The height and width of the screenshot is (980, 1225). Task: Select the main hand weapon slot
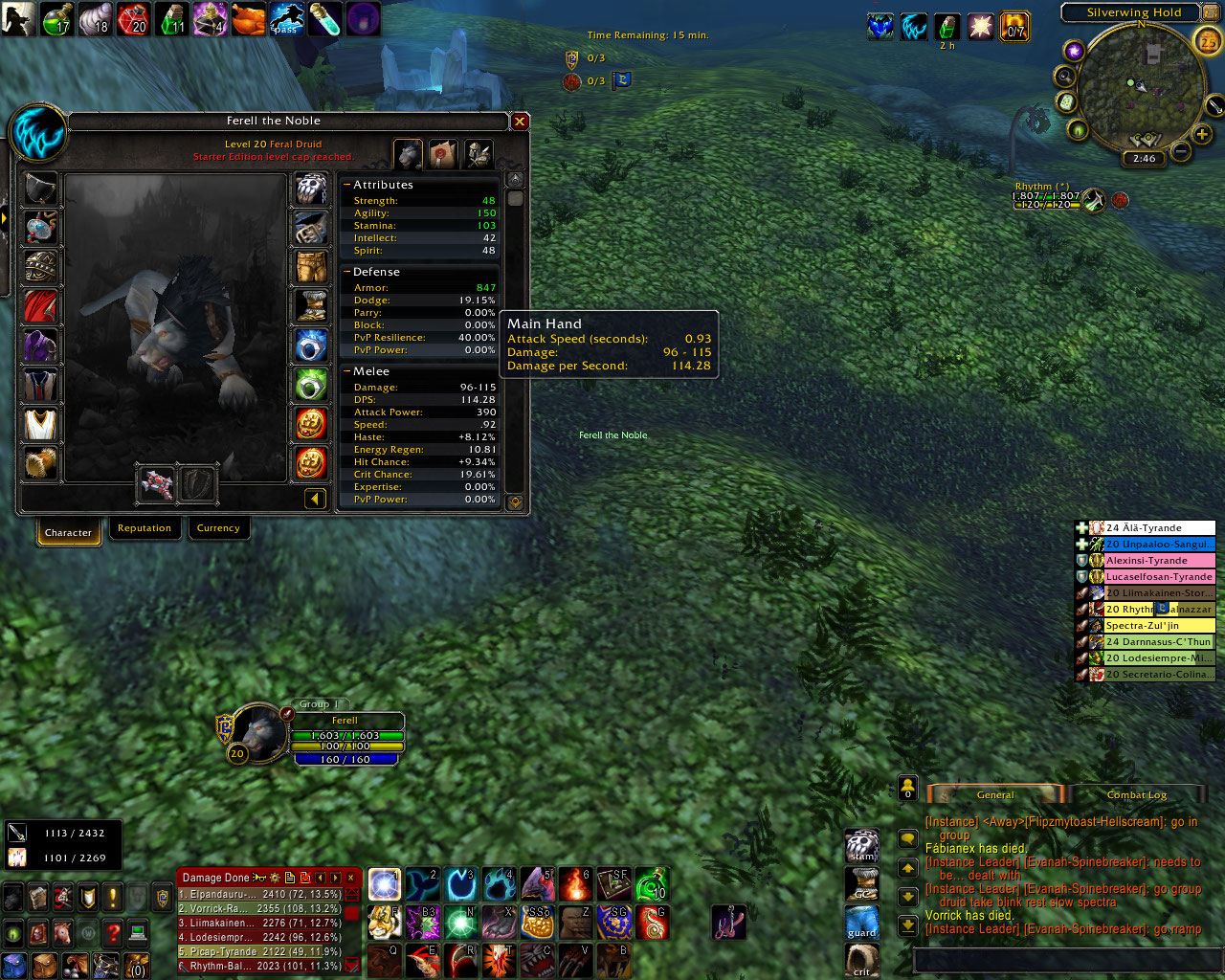(157, 483)
